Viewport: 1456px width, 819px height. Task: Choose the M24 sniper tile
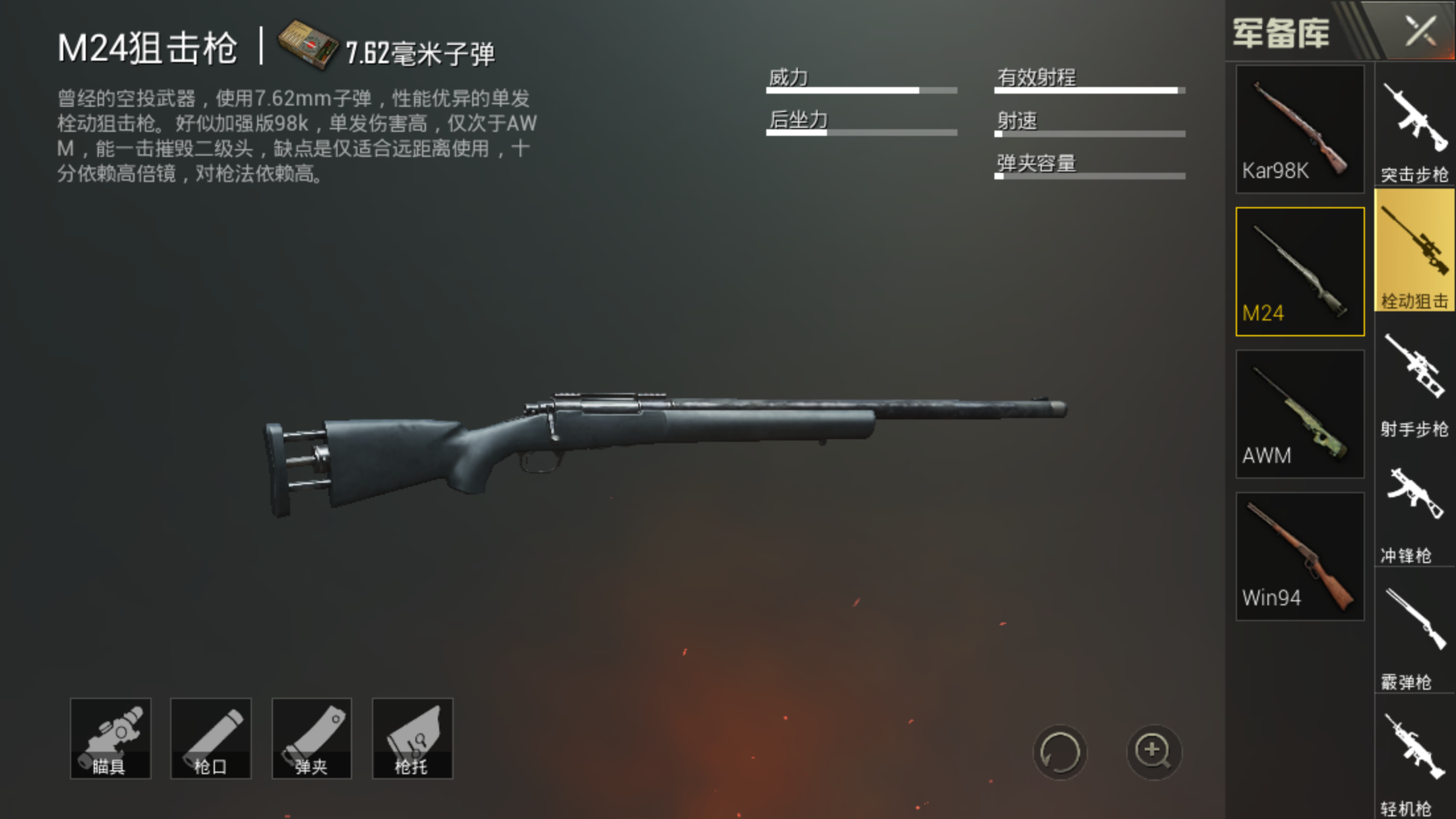coord(1300,272)
